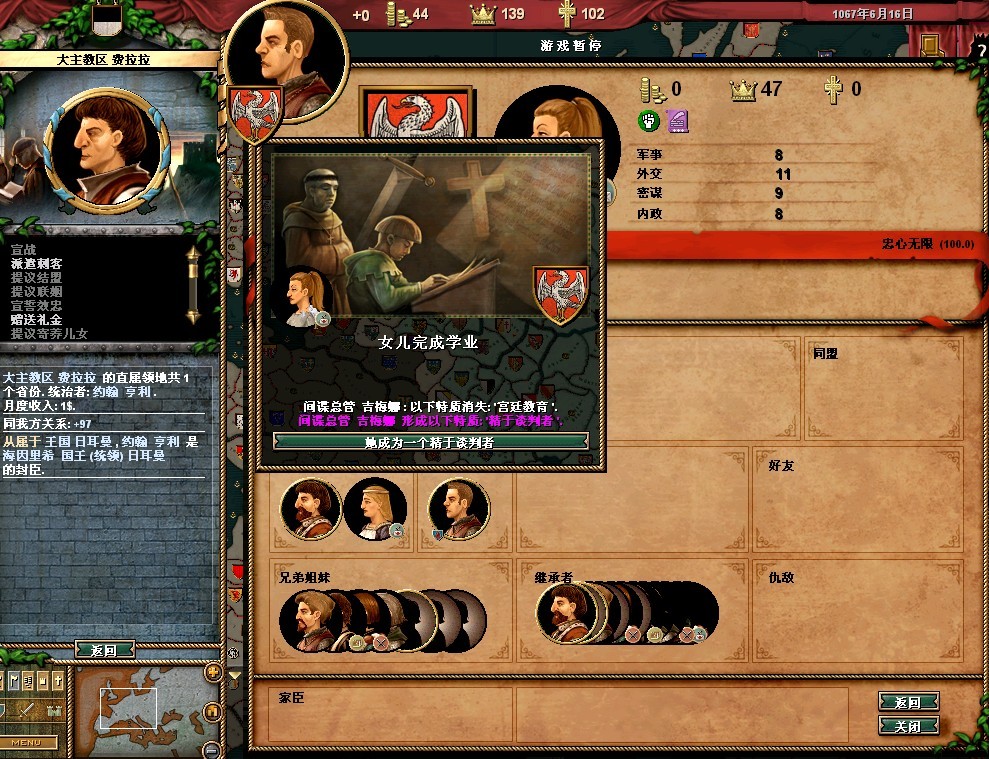Screen dimensions: 989x759
Task: Select the first heir portrait under 继承者
Action: (563, 611)
